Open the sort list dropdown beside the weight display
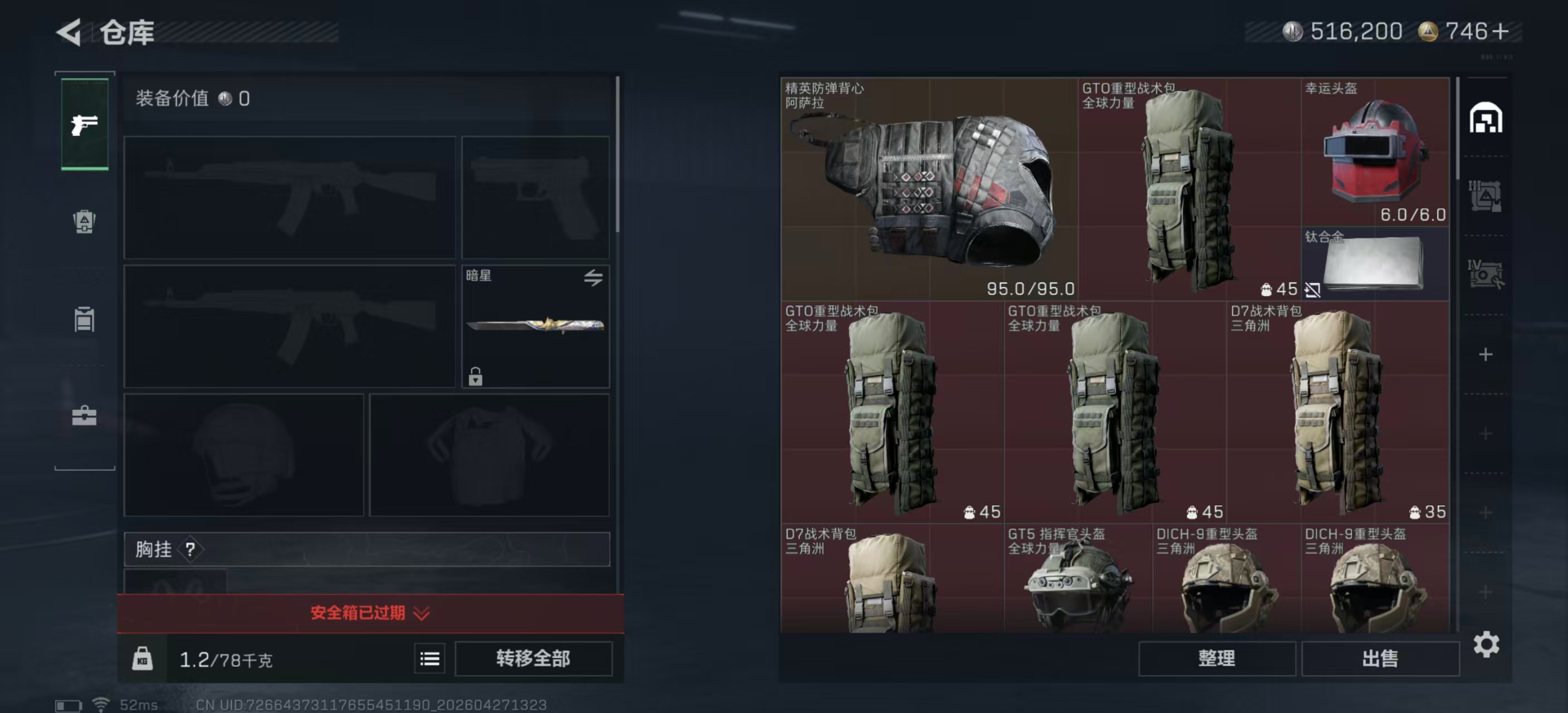Image resolution: width=1568 pixels, height=713 pixels. [x=429, y=659]
